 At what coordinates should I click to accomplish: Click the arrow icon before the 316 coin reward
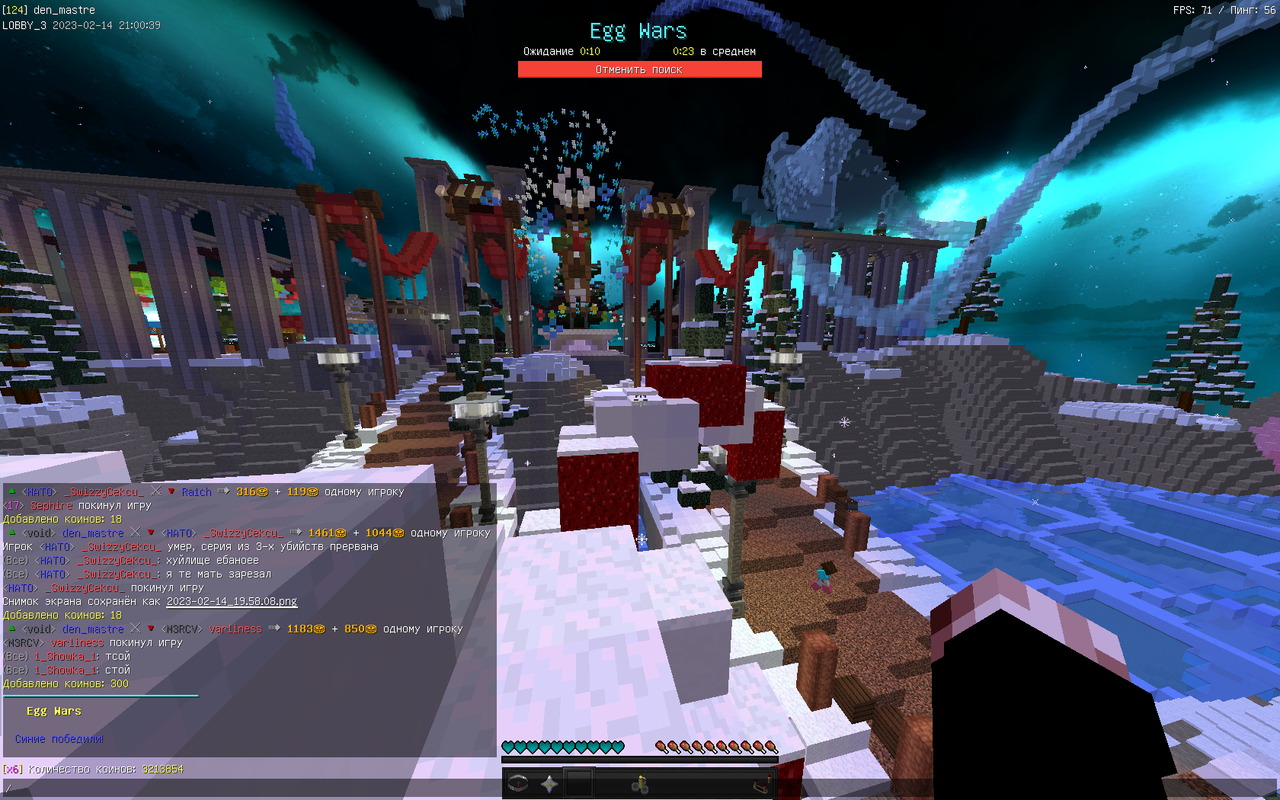(x=221, y=492)
